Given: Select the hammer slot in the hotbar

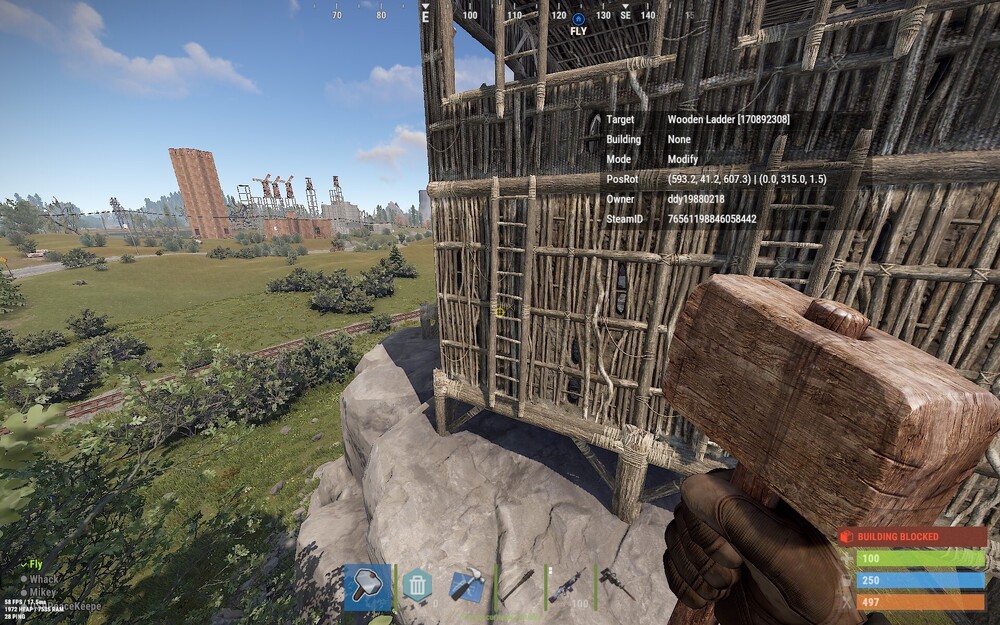Looking at the screenshot, I should click(367, 586).
